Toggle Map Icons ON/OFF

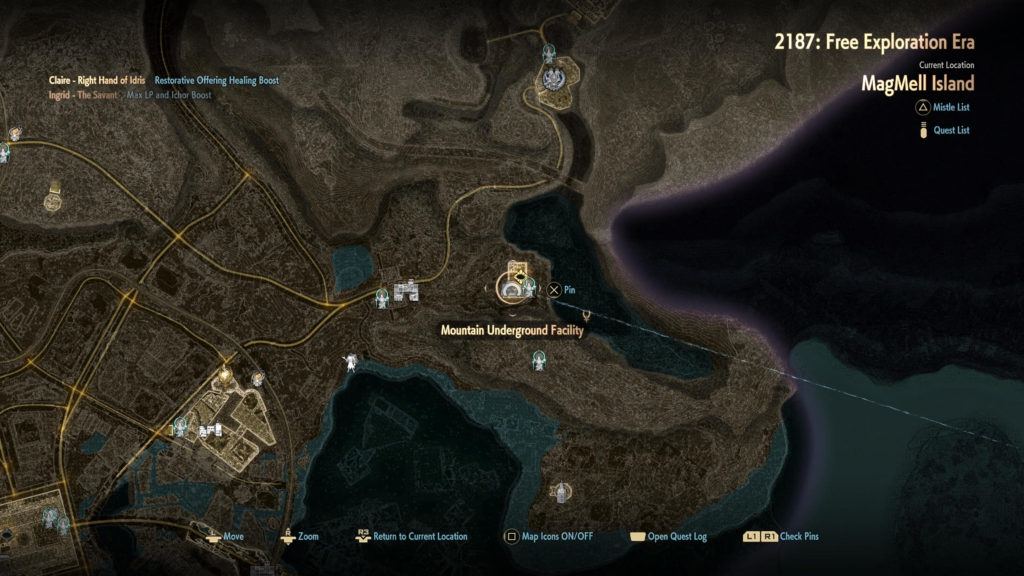click(549, 536)
